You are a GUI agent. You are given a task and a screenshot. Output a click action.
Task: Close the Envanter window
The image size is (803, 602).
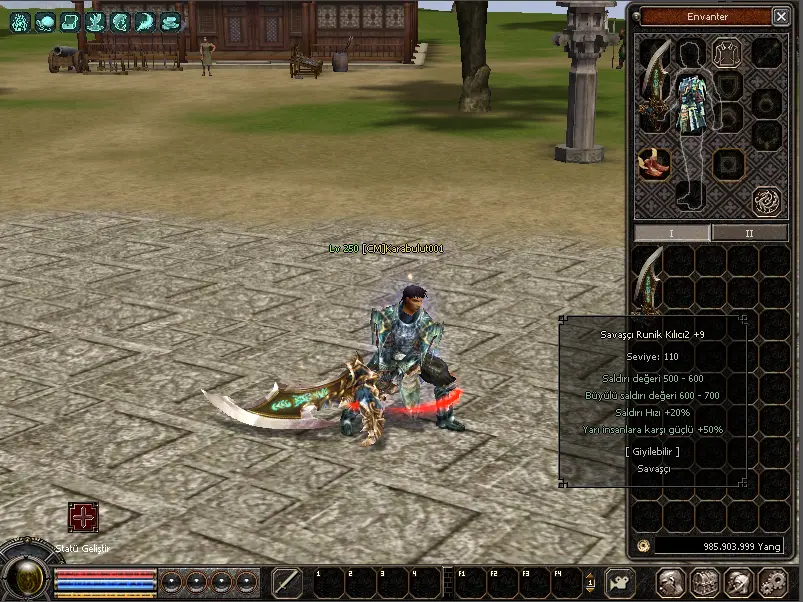(x=780, y=16)
